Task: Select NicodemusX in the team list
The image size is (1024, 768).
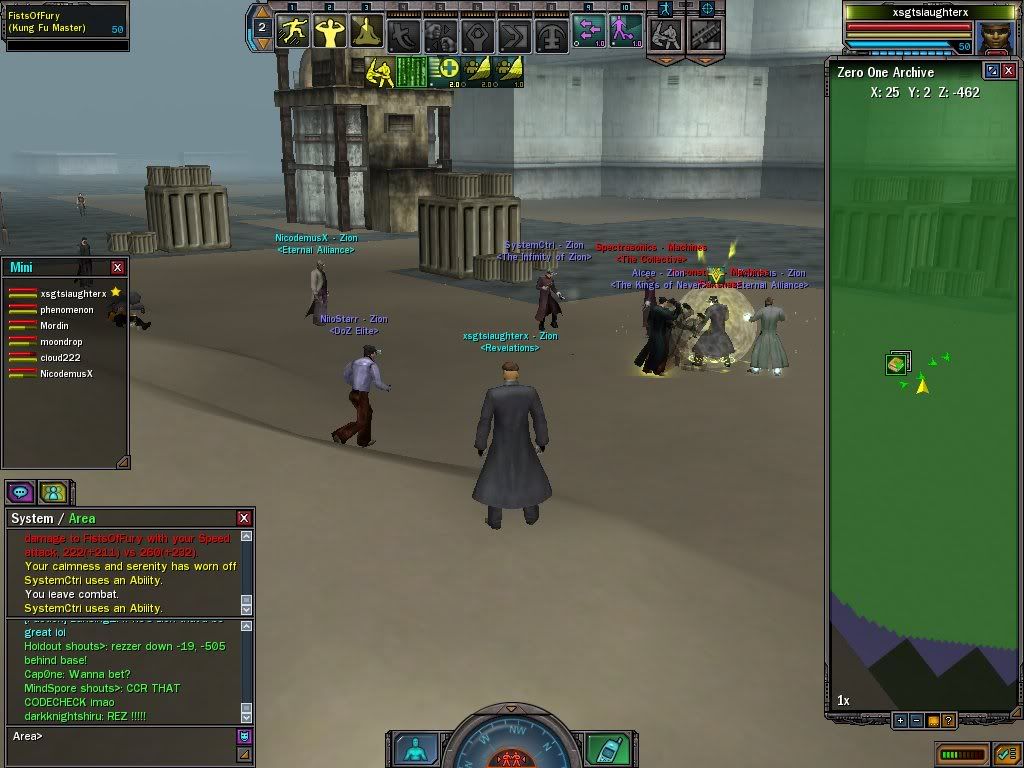Action: click(x=66, y=374)
